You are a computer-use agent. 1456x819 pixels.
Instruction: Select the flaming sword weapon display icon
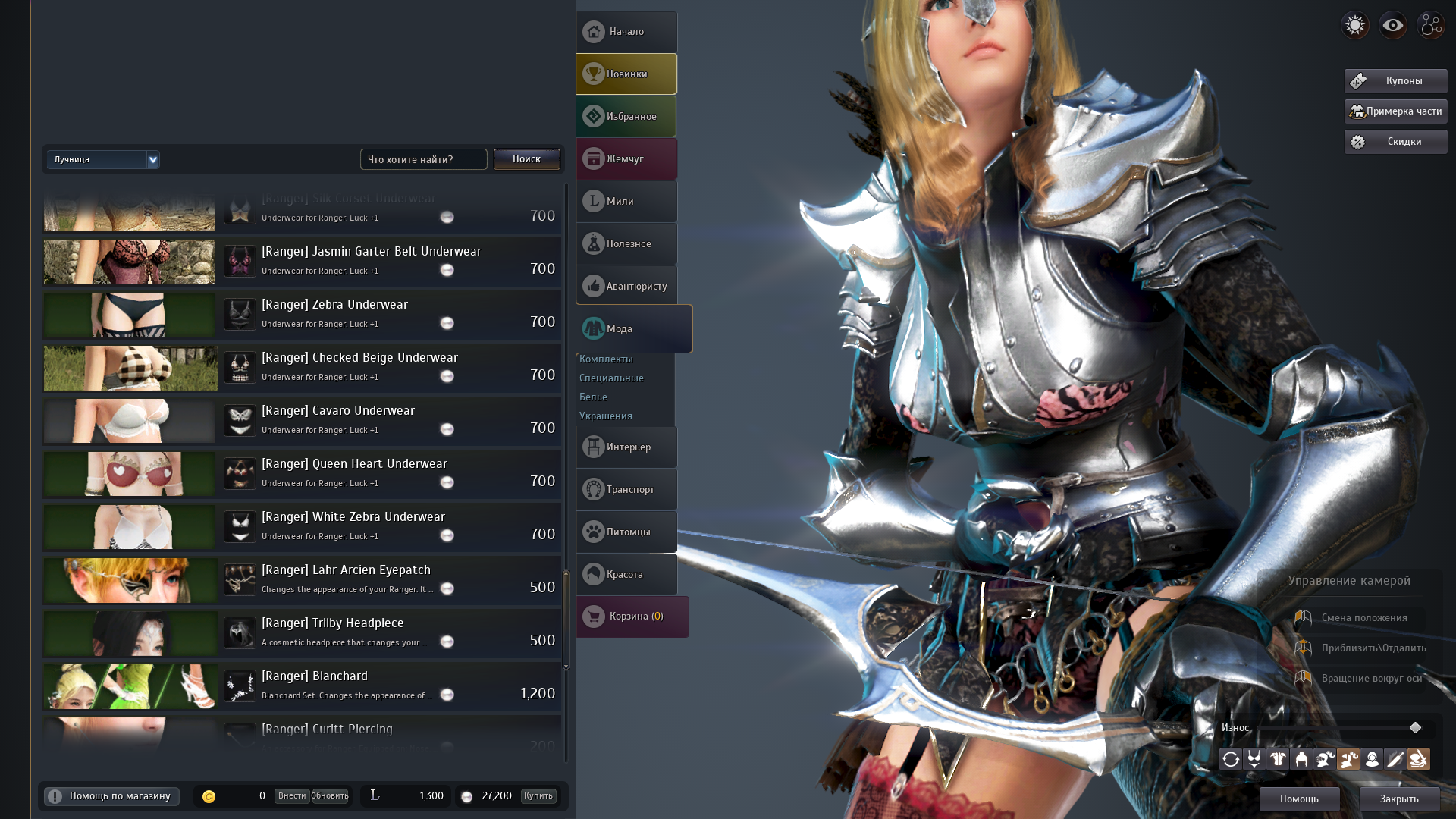point(1395,758)
